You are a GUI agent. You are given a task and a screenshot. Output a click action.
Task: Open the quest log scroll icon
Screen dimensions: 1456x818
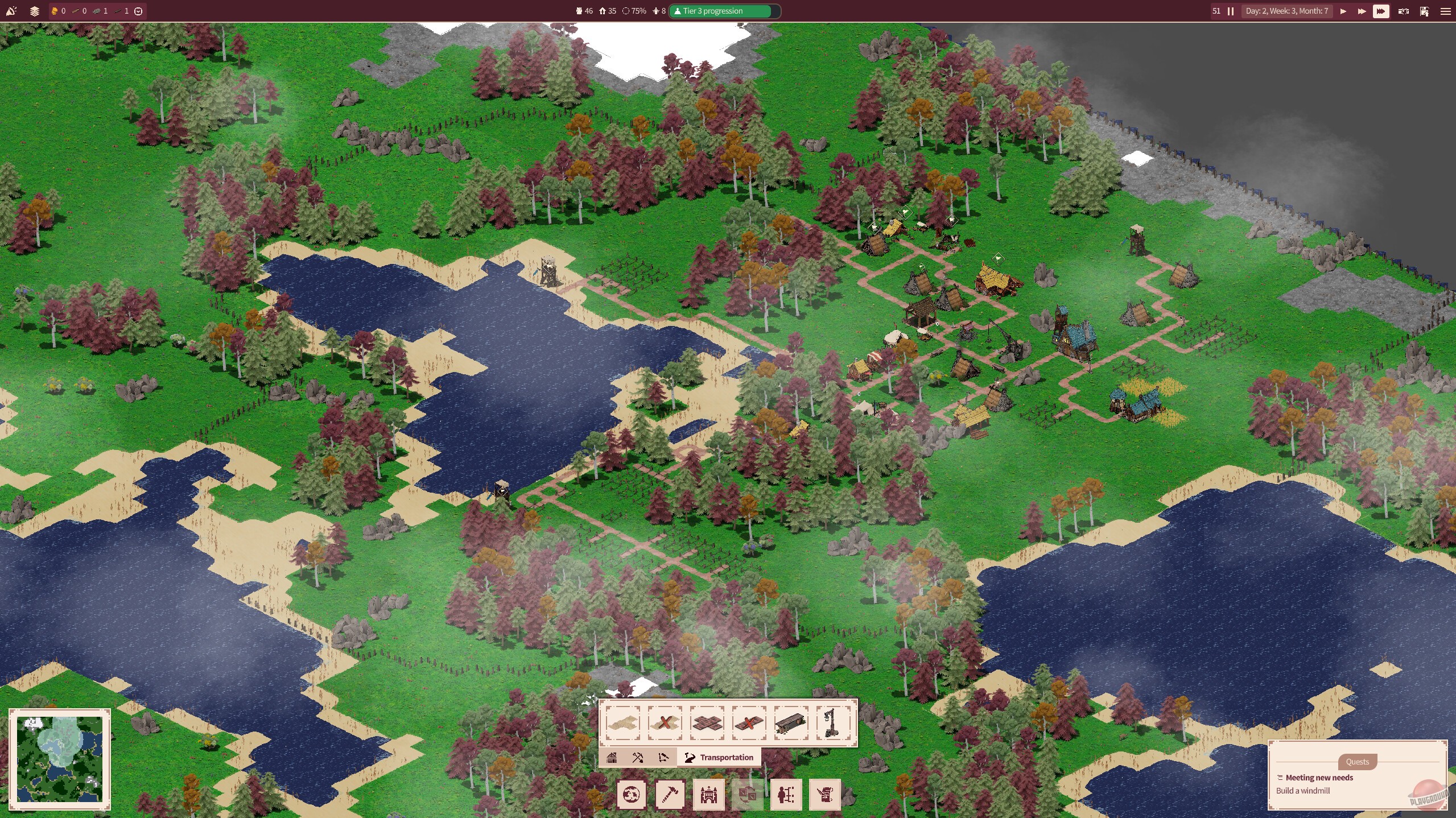coord(823,795)
